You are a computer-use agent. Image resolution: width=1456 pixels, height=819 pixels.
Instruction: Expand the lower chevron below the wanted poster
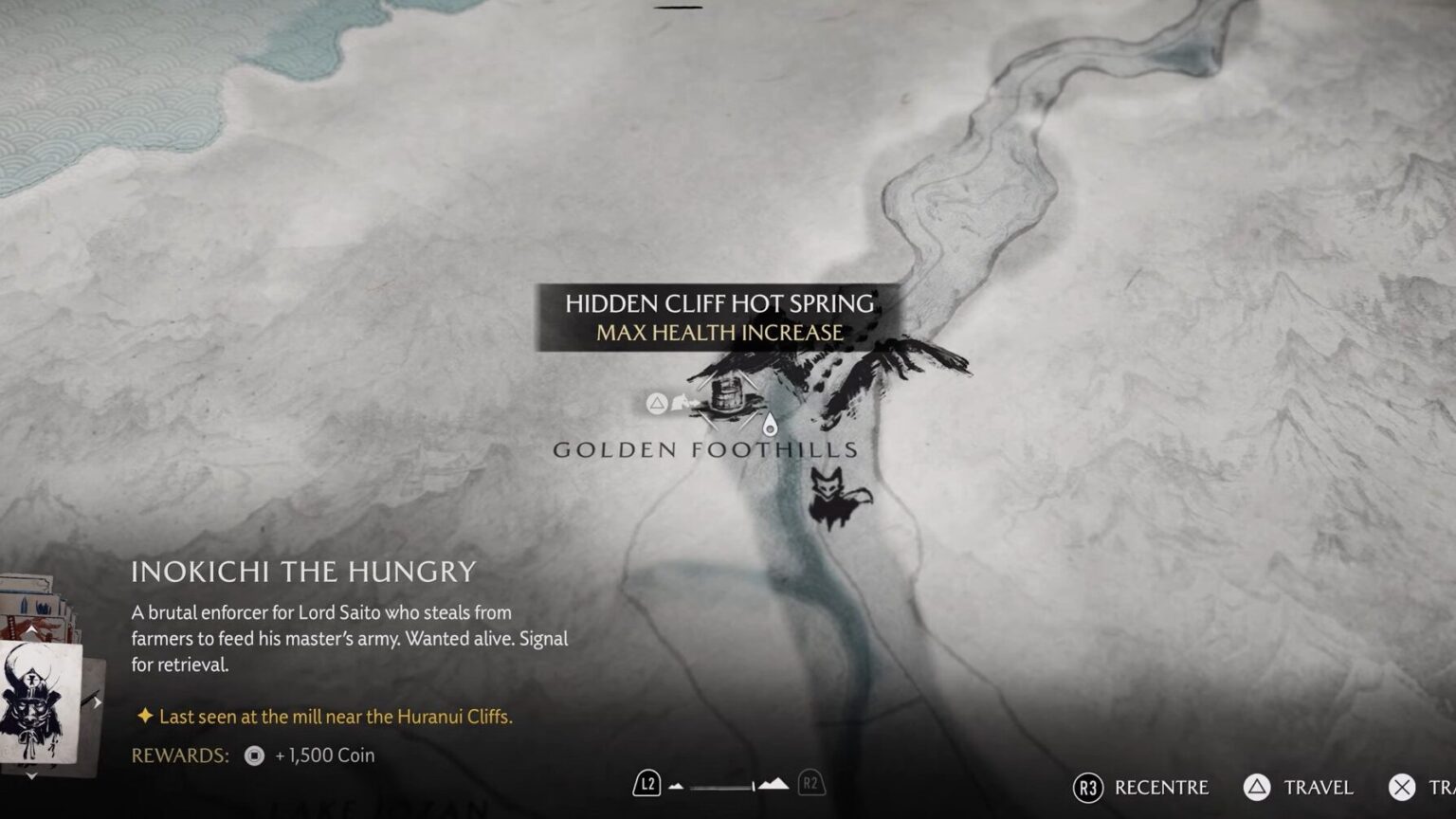tap(31, 775)
